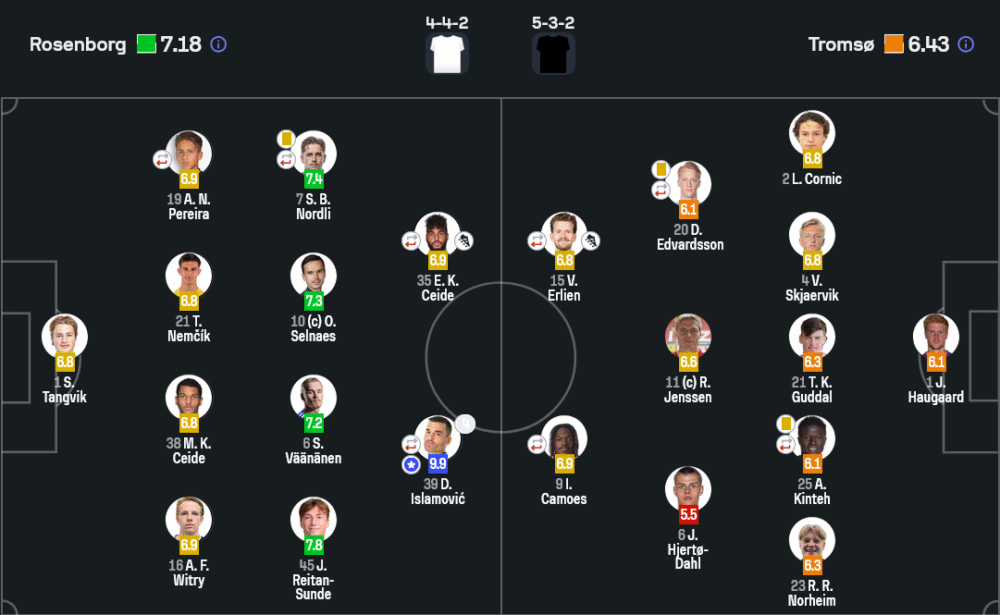
Task: Show A. Kinteh's match stats
Action: click(812, 439)
